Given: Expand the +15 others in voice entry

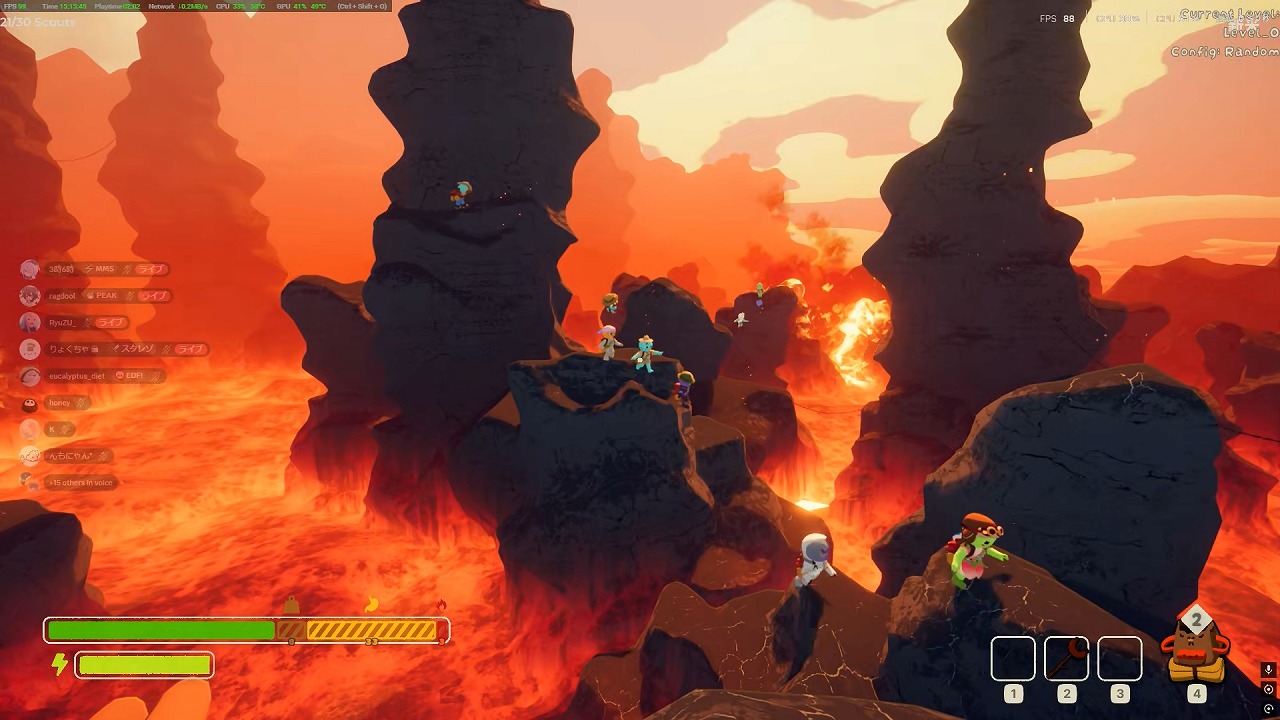Looking at the screenshot, I should (x=80, y=483).
